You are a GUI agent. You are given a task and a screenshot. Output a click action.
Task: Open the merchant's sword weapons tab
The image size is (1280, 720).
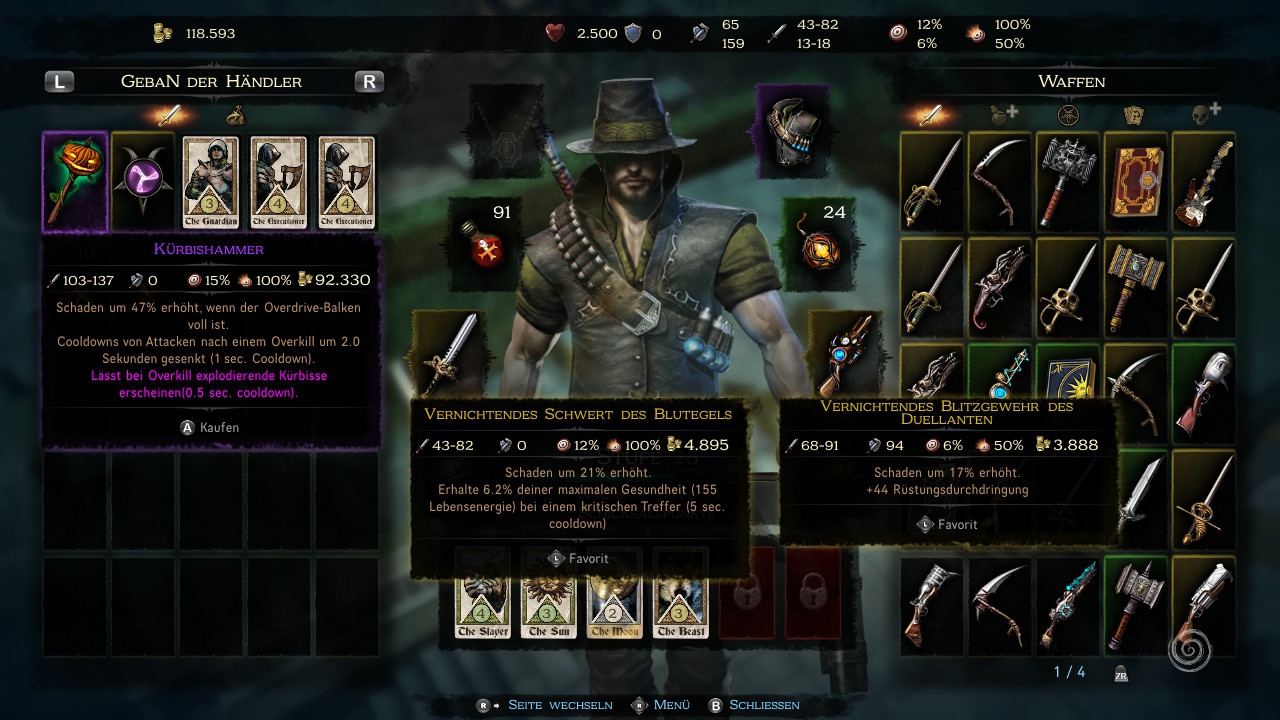click(169, 114)
